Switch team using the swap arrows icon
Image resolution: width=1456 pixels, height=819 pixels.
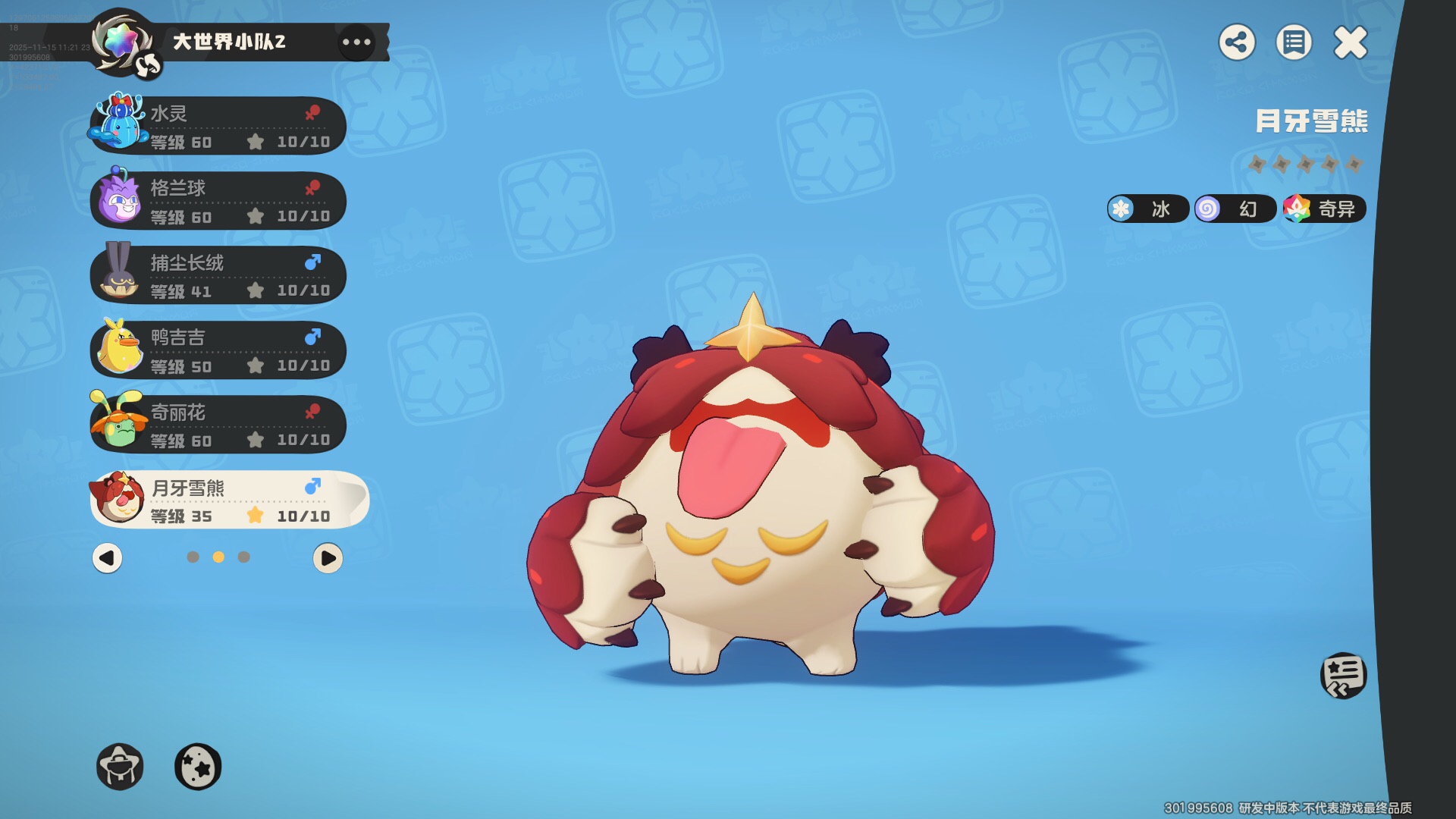(x=149, y=65)
